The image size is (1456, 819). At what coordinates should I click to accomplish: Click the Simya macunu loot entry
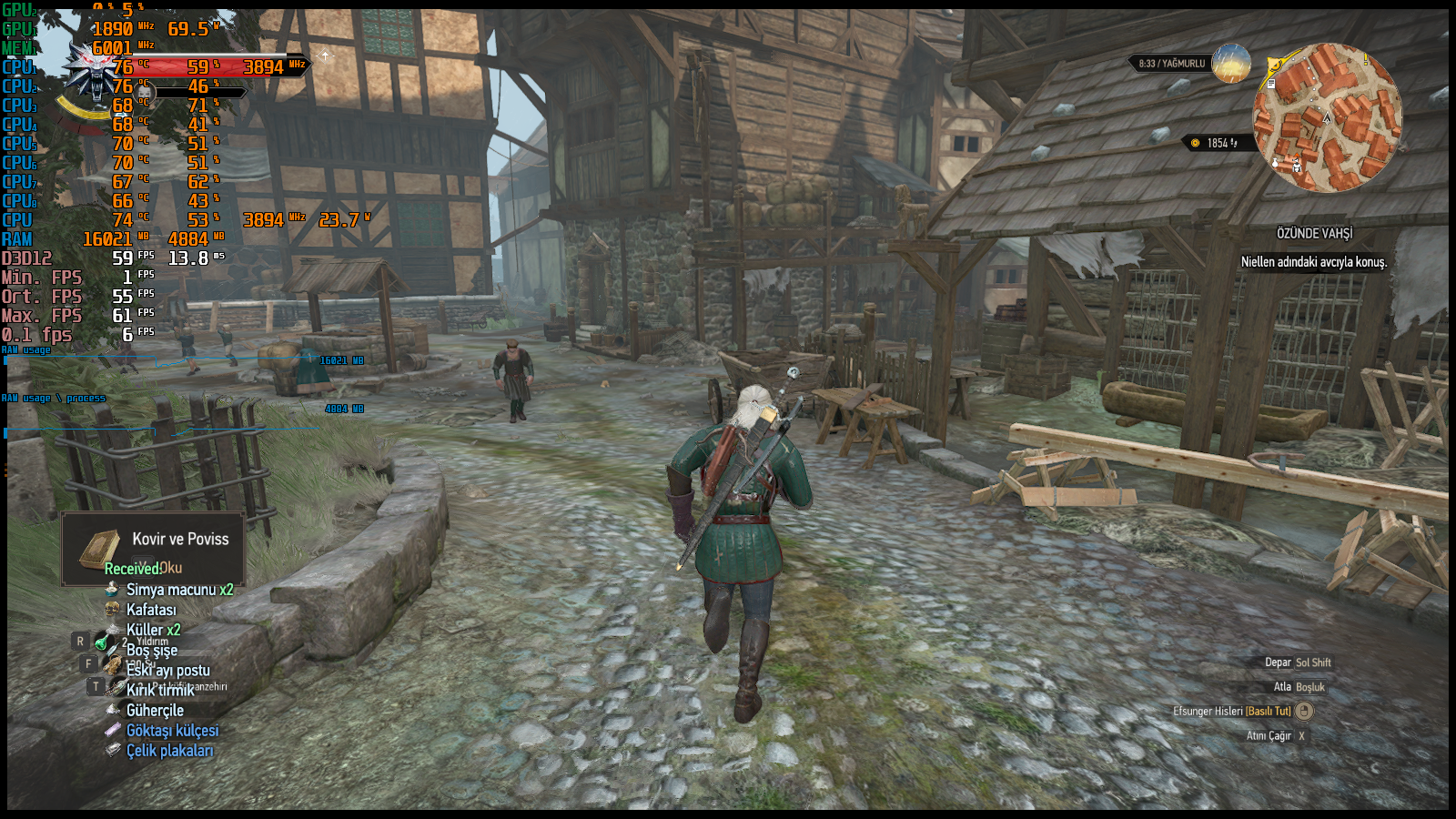pyautogui.click(x=178, y=590)
